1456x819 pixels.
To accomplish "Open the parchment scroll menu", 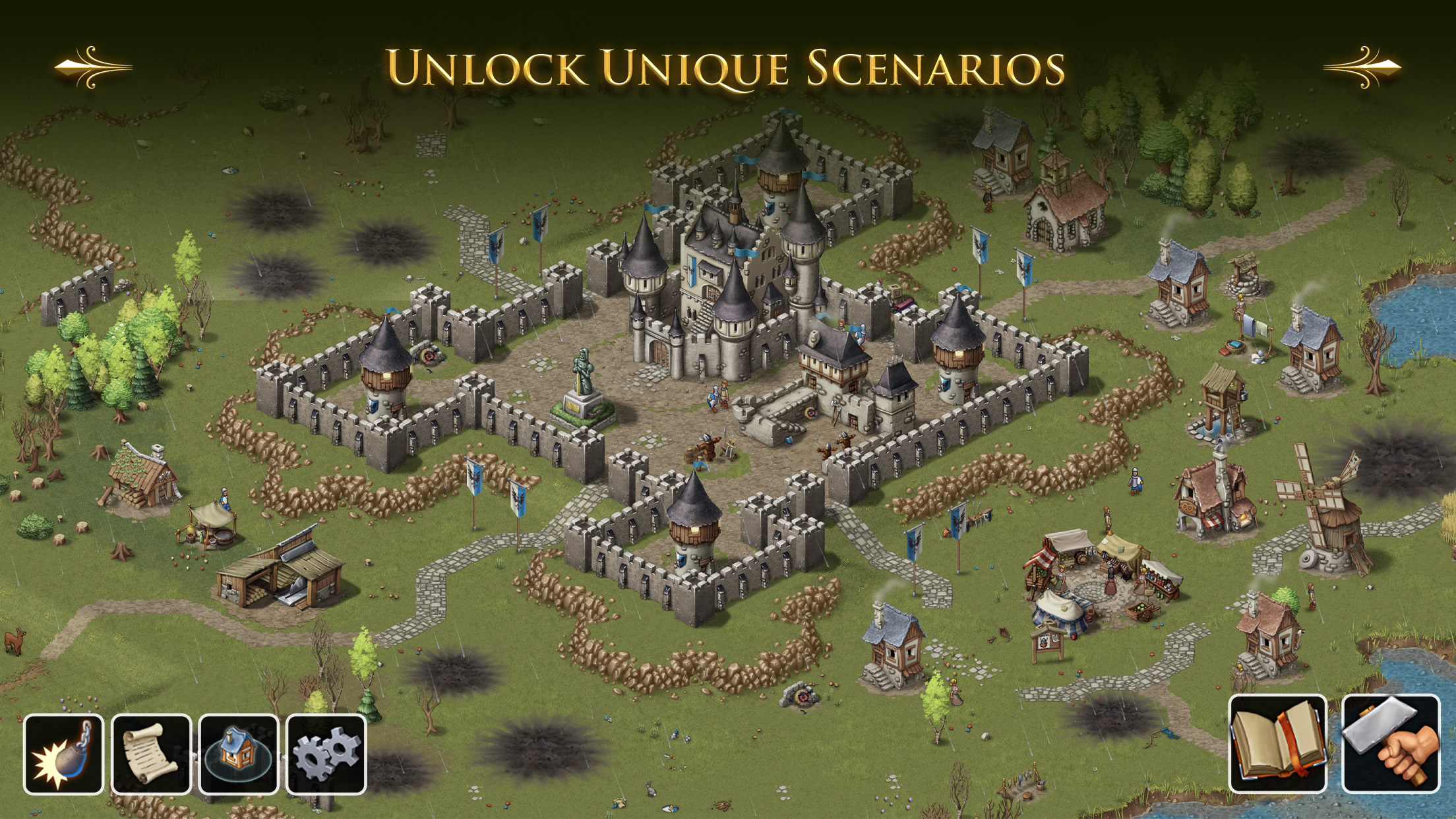I will (151, 754).
